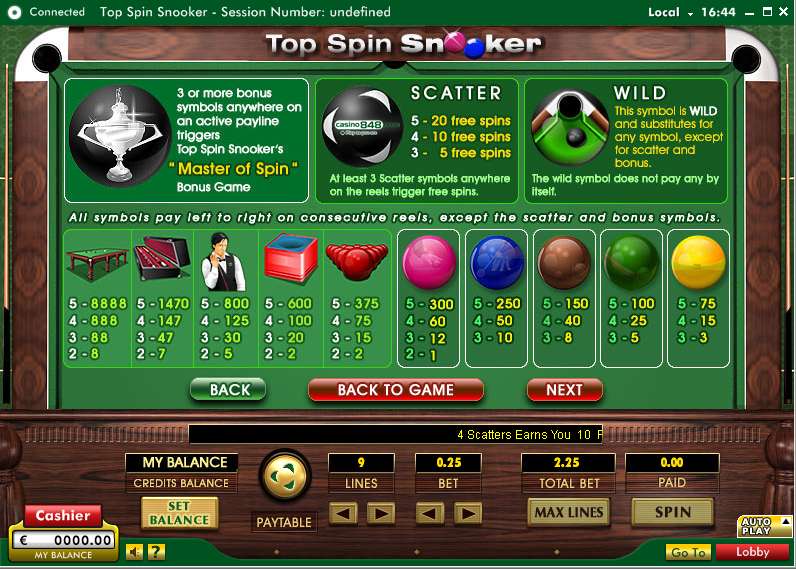Raise the bet amount

click(x=467, y=514)
